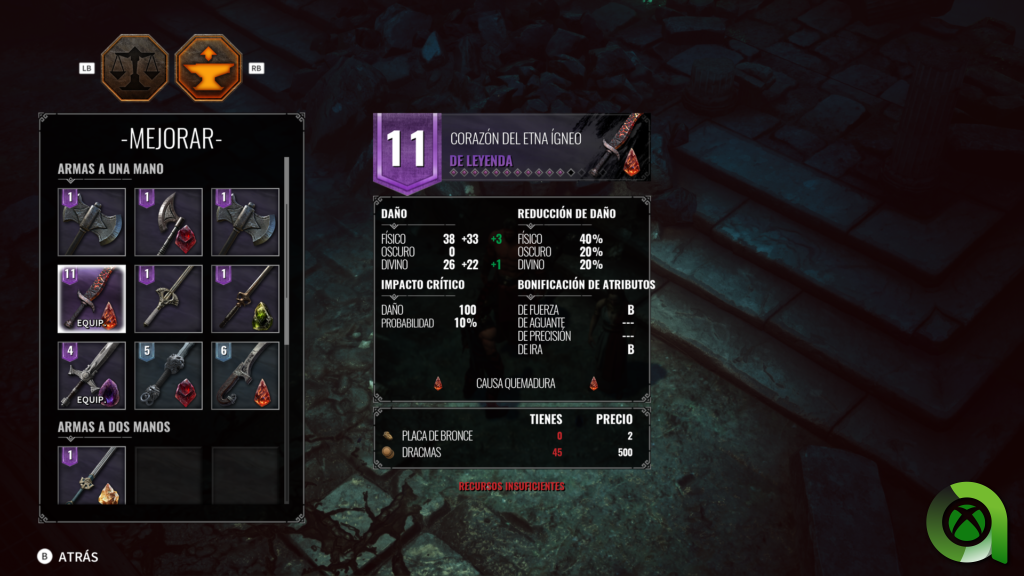
Task: Select the level 4 equipped sword with purple gem
Action: click(92, 375)
